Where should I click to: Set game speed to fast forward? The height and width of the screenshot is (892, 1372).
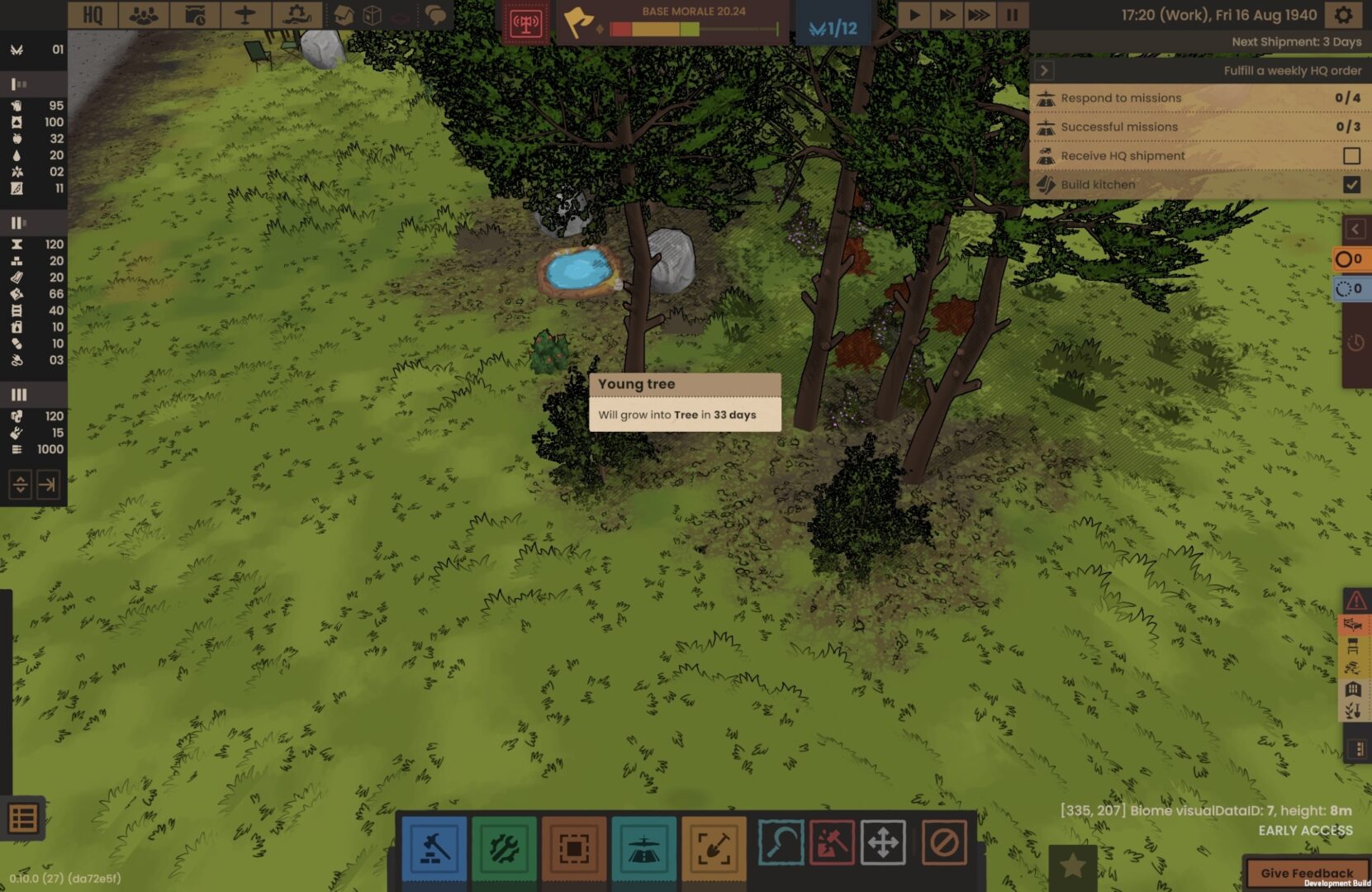click(947, 15)
